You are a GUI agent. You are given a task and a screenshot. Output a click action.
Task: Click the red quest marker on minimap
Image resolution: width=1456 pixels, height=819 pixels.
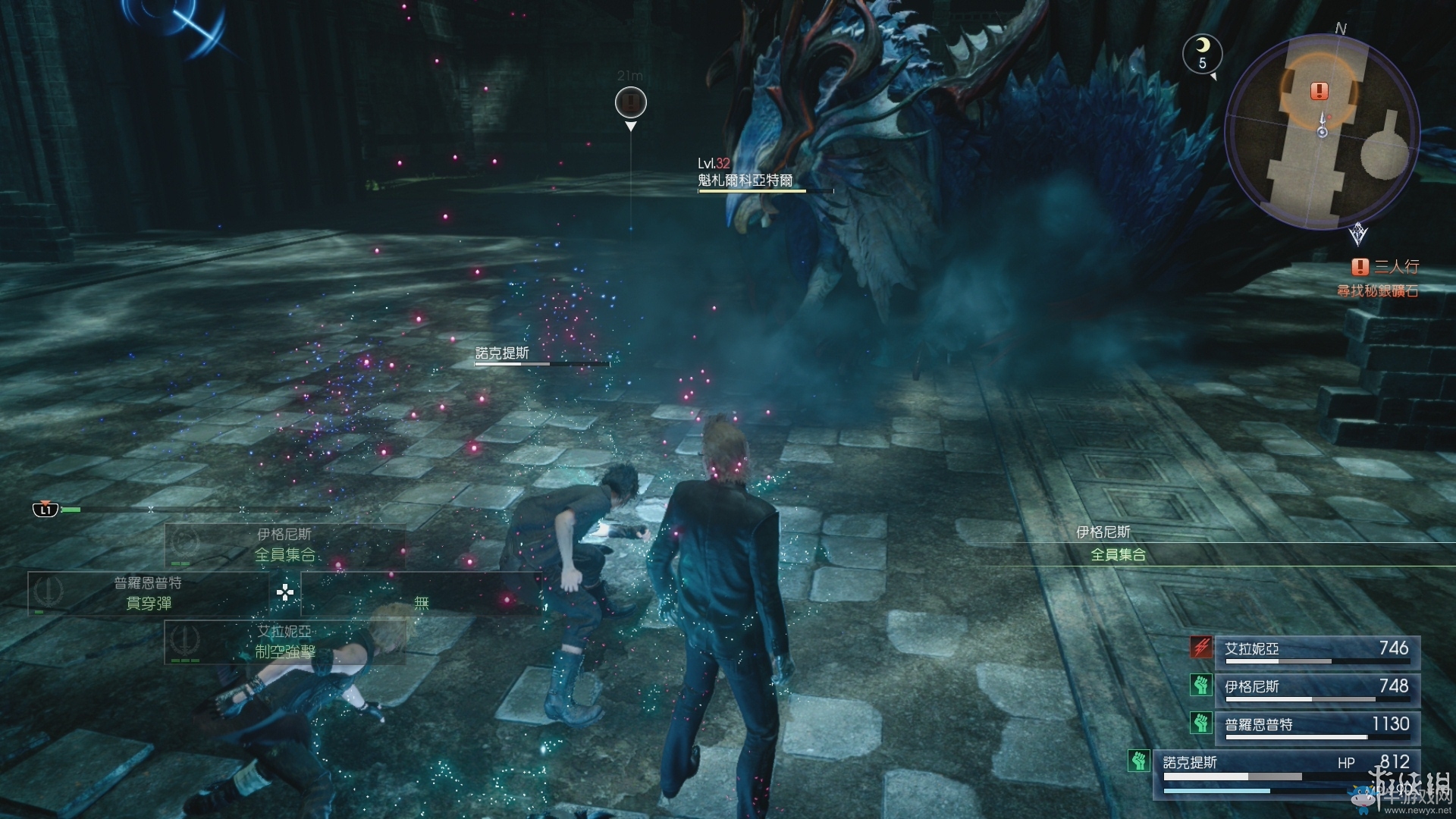tap(1319, 91)
